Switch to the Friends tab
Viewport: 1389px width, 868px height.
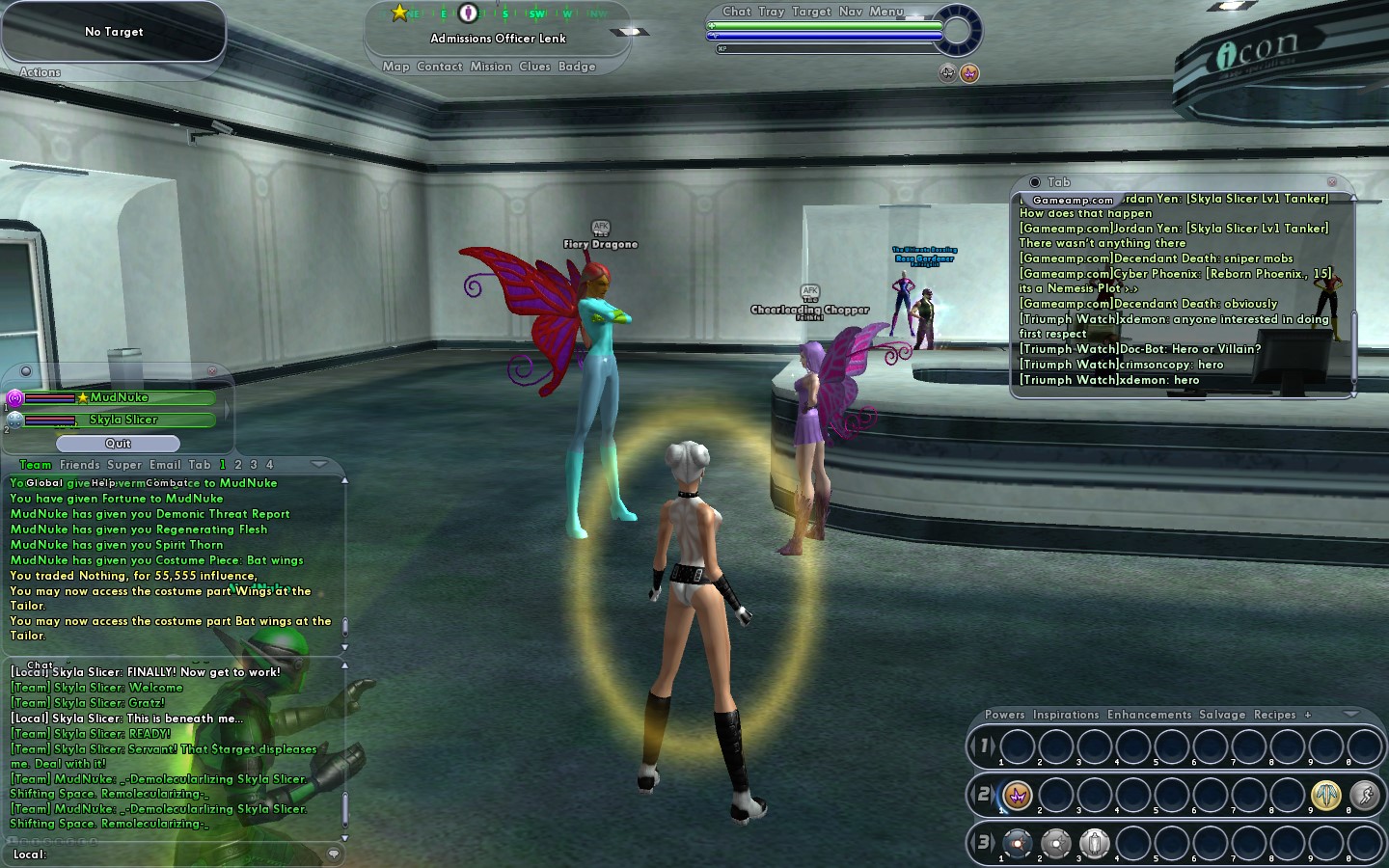79,465
